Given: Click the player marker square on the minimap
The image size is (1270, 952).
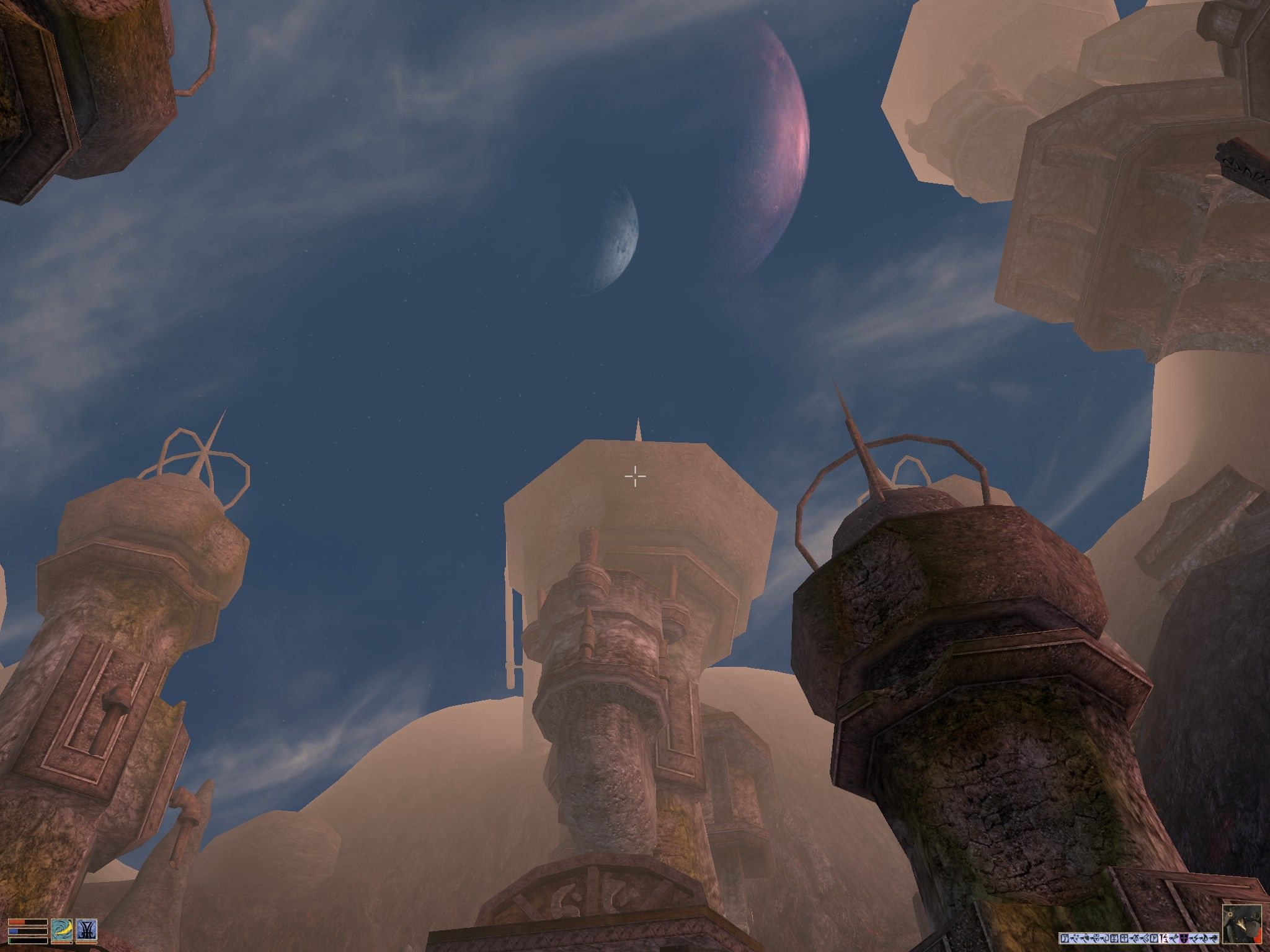Looking at the screenshot, I should (x=1230, y=914).
